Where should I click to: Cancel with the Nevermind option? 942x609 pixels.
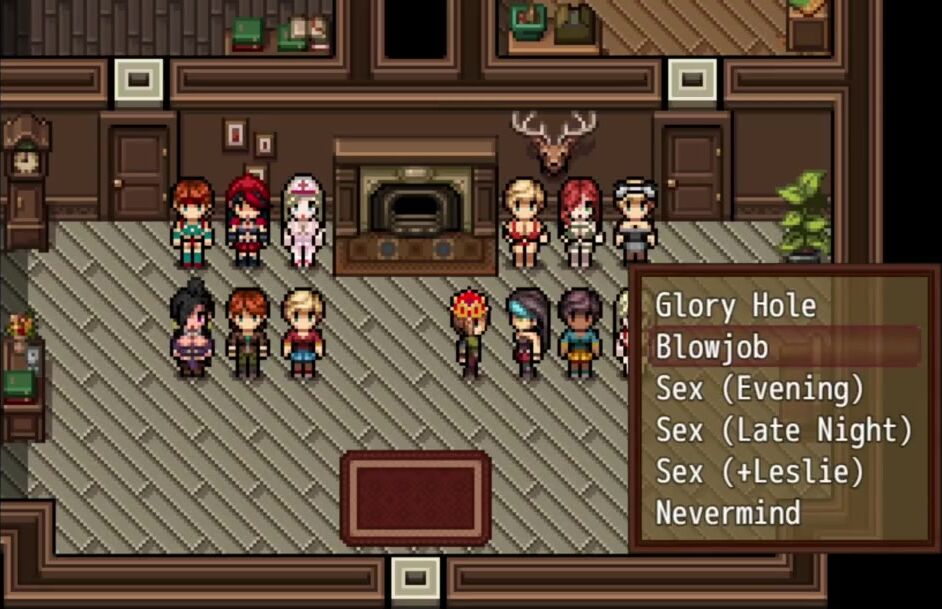[x=728, y=513]
